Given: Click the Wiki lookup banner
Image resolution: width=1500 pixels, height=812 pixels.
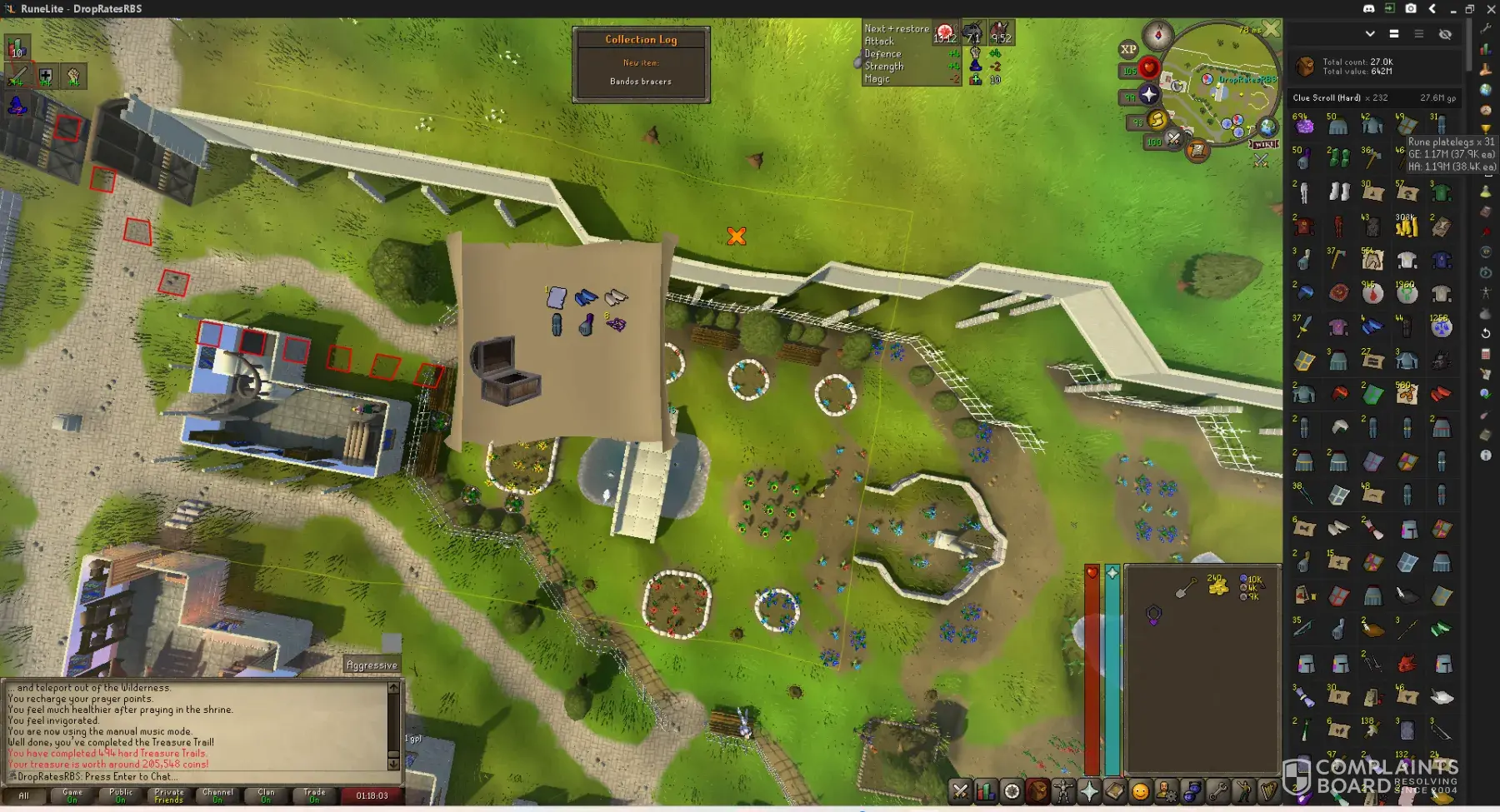Looking at the screenshot, I should (x=1263, y=144).
